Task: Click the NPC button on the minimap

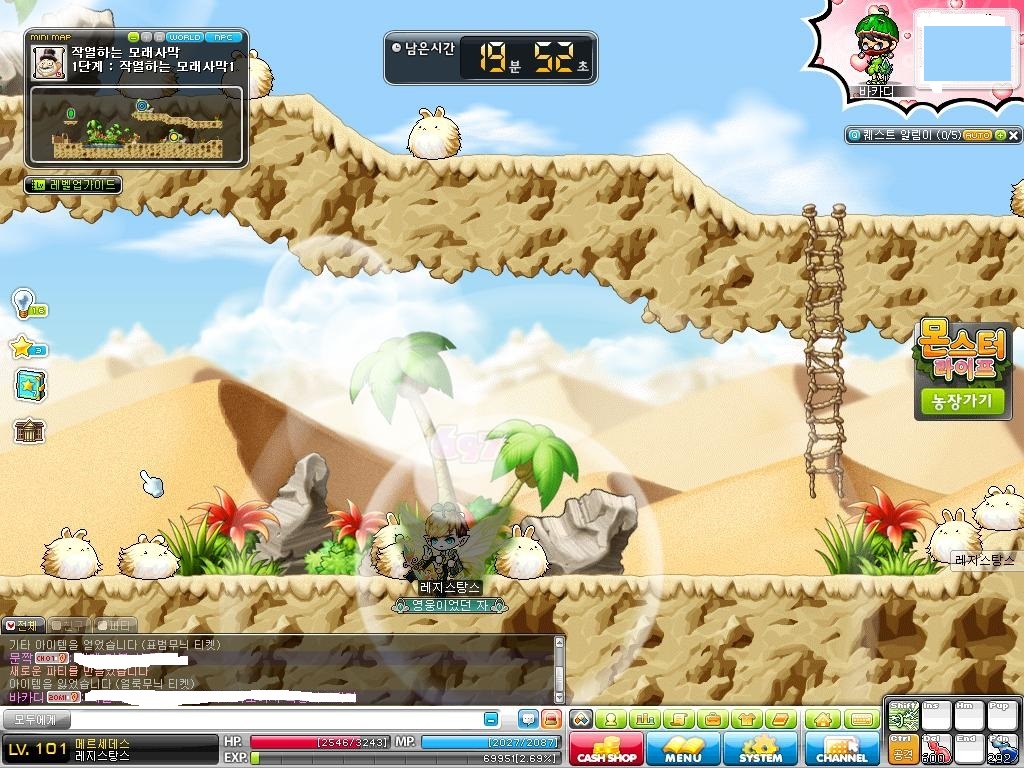Action: [x=222, y=37]
